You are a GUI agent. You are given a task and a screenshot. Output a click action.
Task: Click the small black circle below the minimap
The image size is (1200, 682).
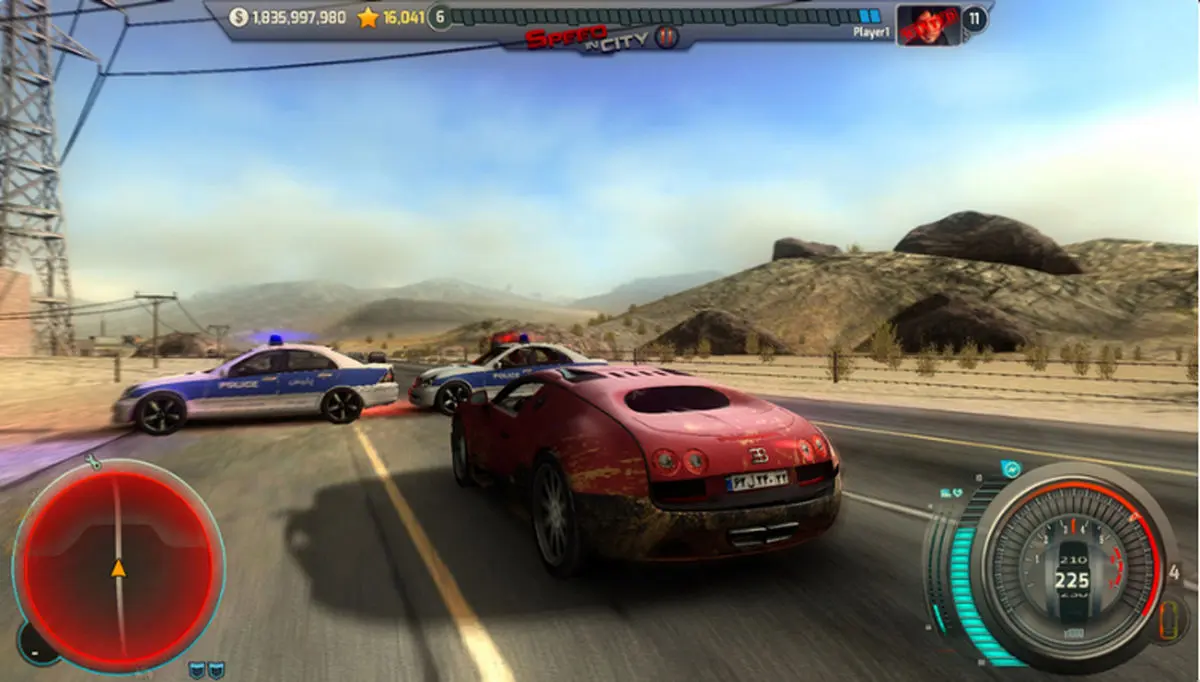[33, 646]
